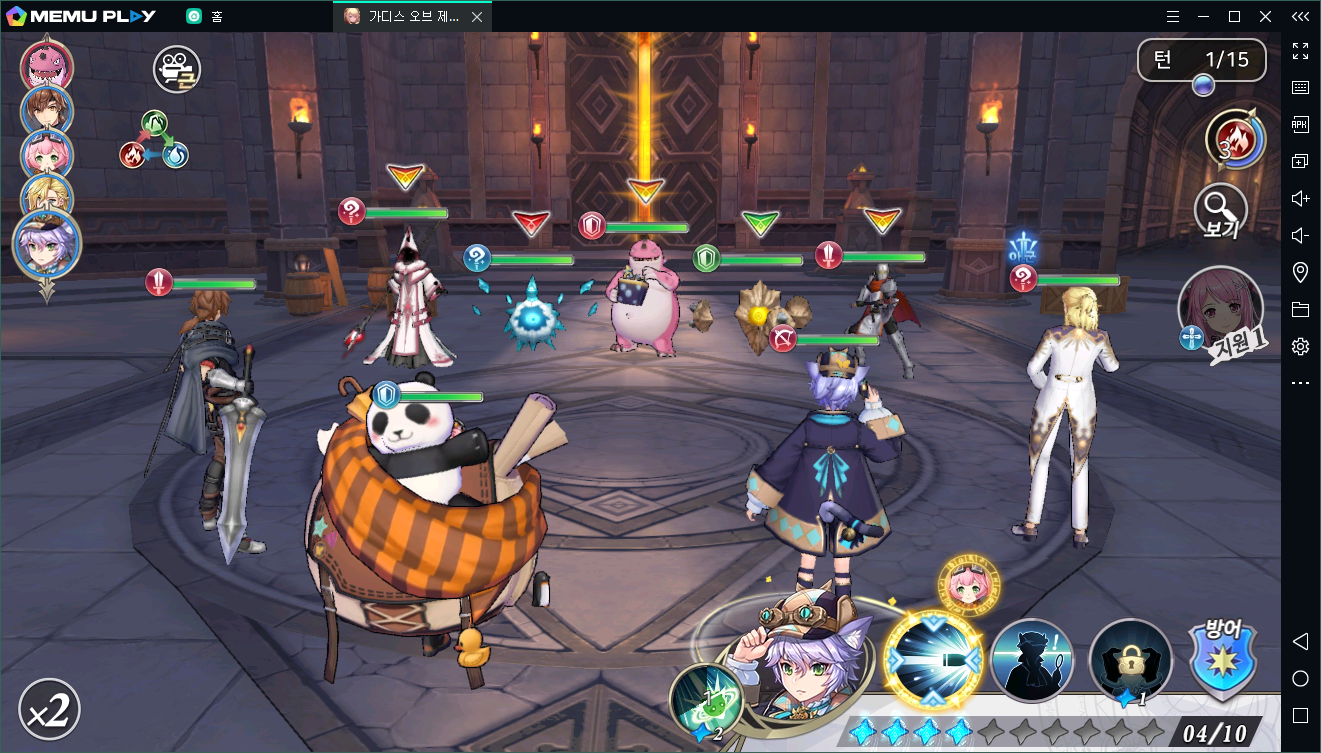Open the fire element buff icon
This screenshot has width=1321, height=753.
click(1235, 138)
